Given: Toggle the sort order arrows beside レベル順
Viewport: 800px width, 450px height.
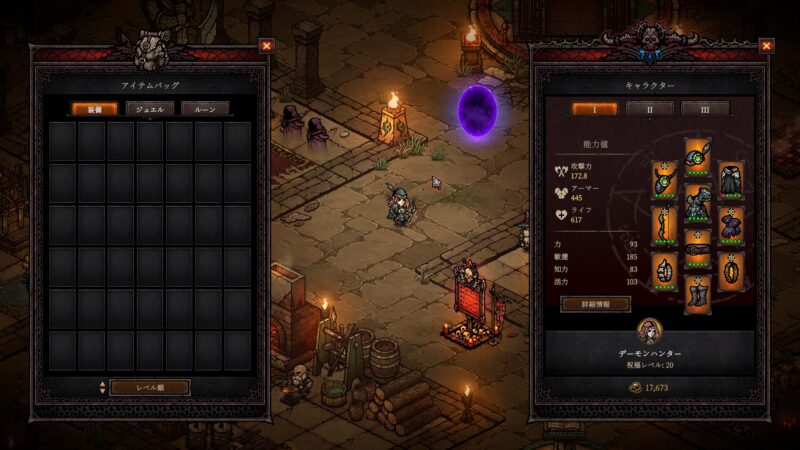Looking at the screenshot, I should point(101,386).
